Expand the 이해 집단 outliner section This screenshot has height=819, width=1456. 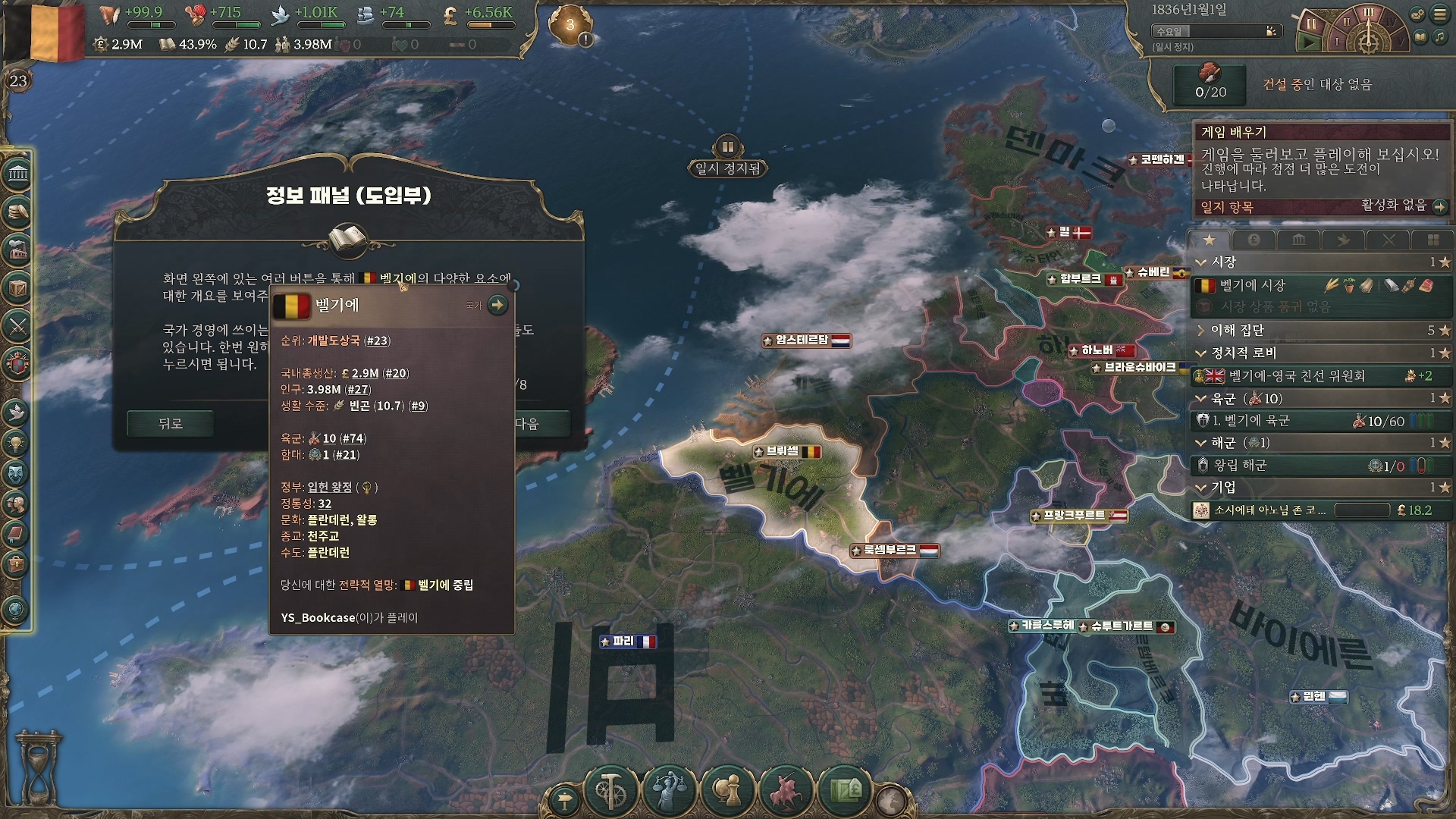tap(1201, 331)
